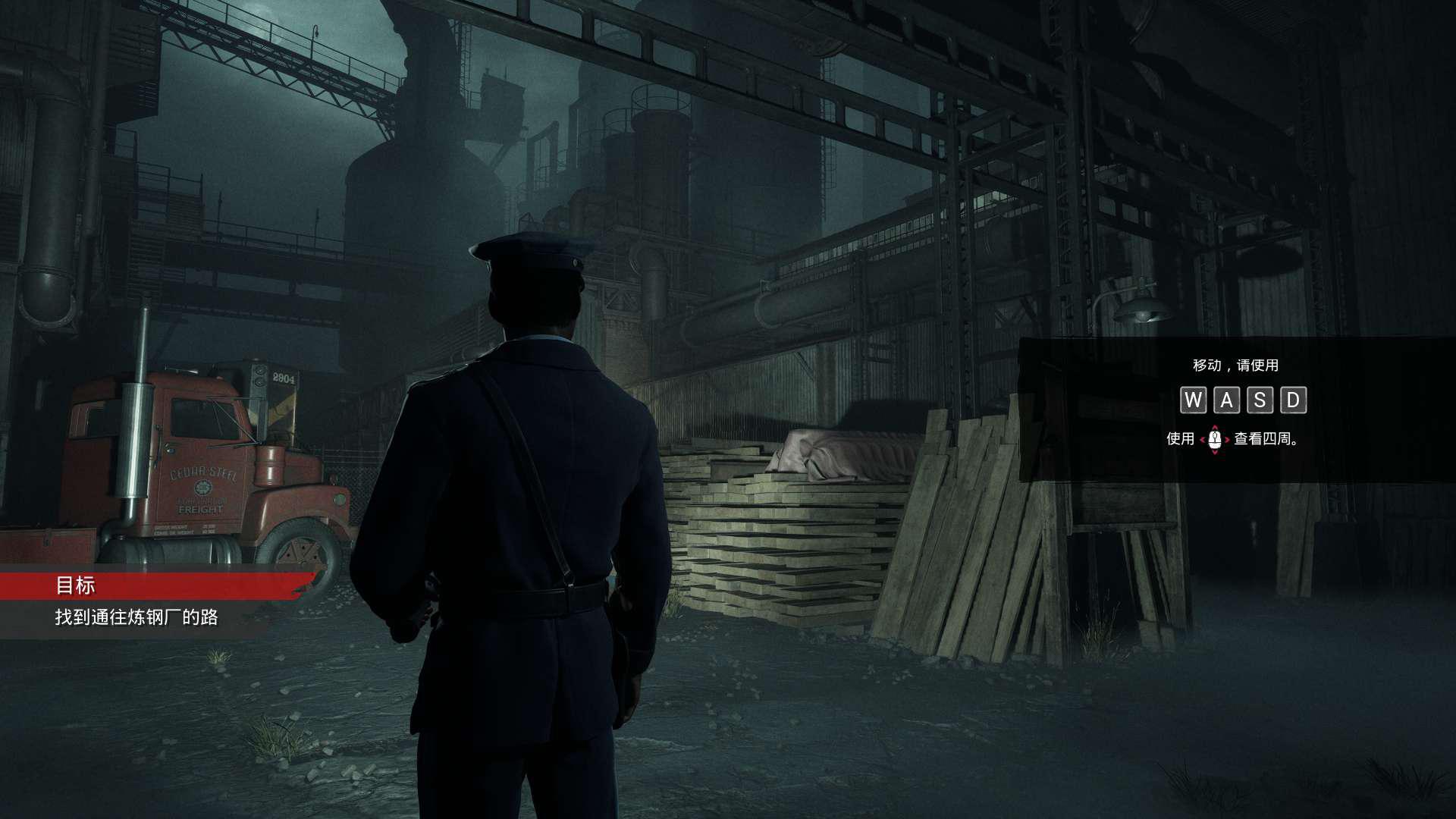Select the 目标 objective tracker banner
The image size is (1456, 819).
click(152, 585)
